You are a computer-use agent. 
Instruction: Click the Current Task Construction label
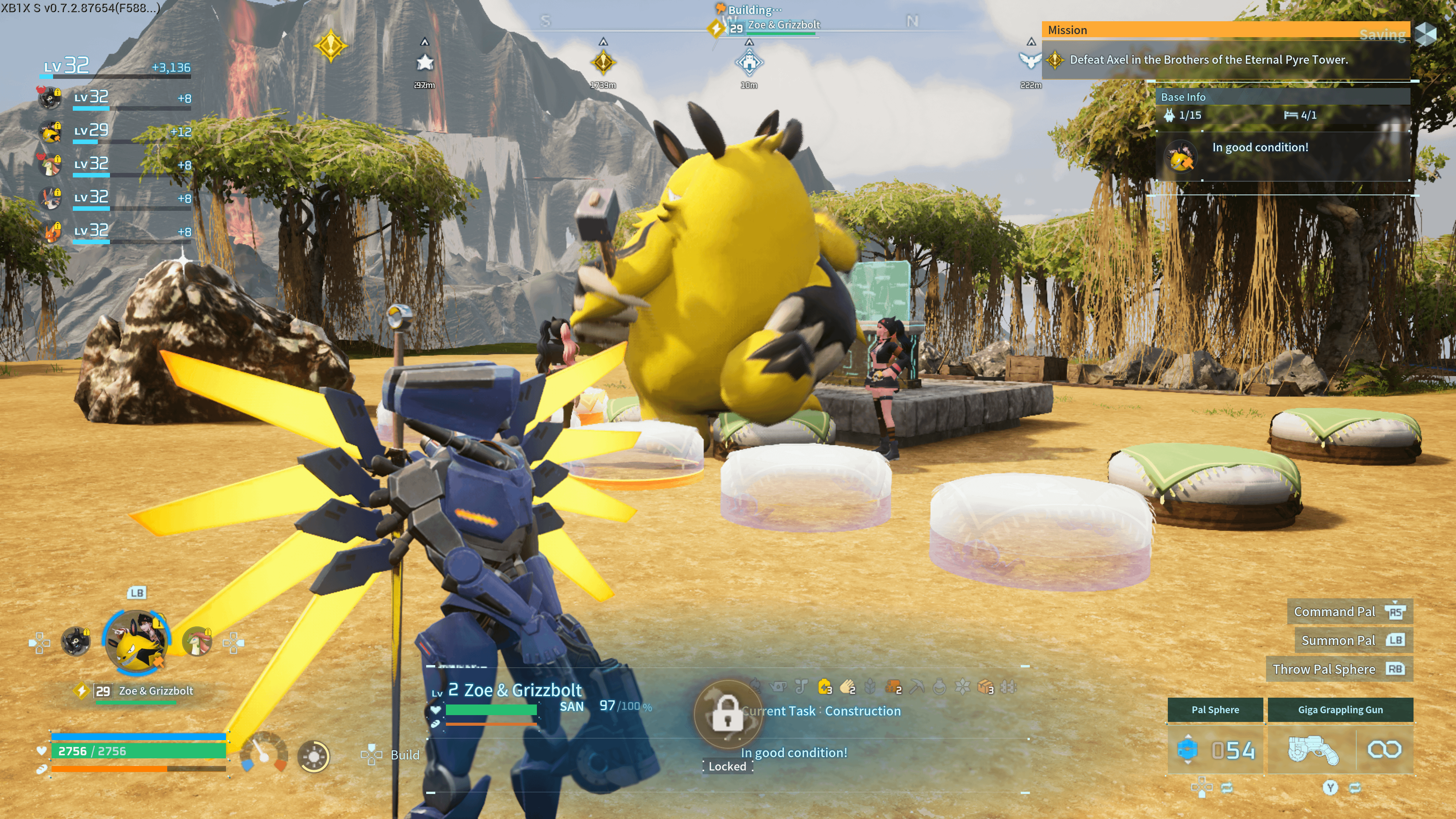pos(821,711)
